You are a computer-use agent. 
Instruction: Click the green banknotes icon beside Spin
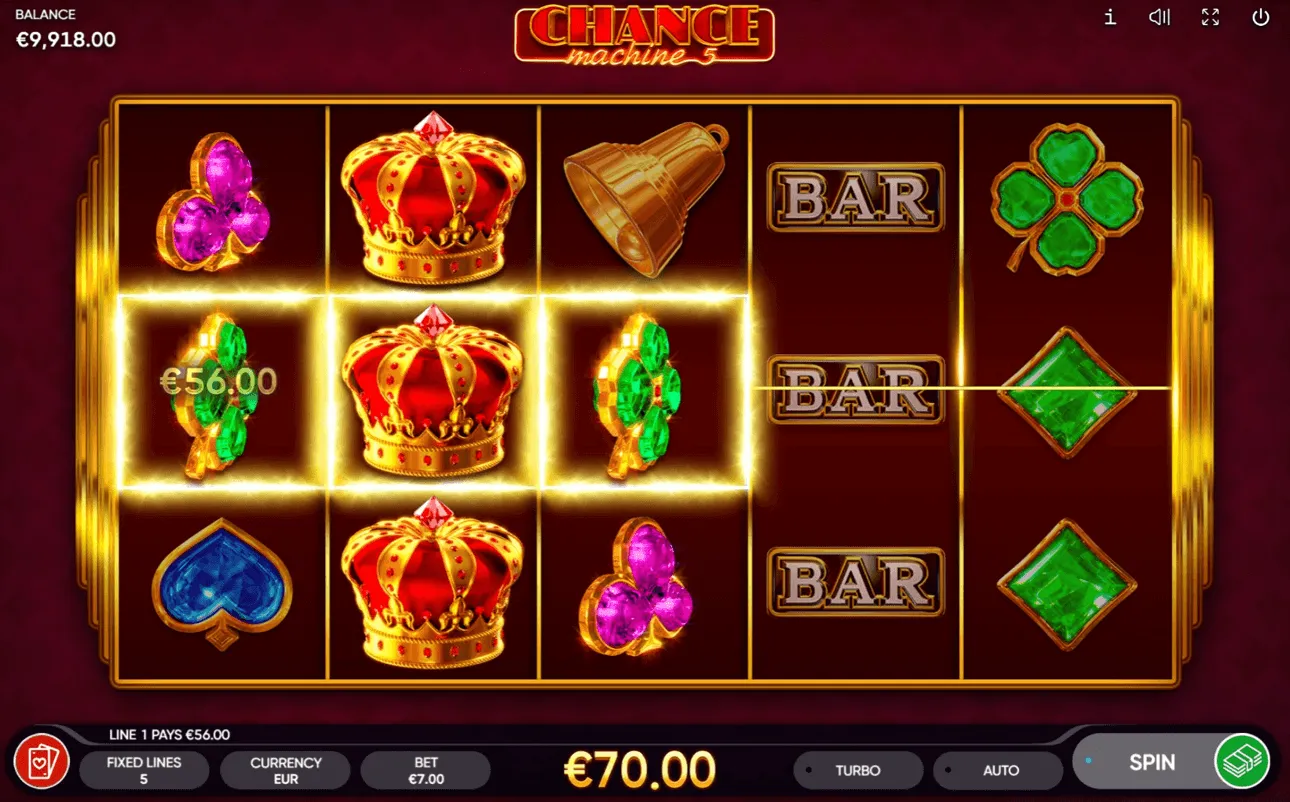[1242, 762]
